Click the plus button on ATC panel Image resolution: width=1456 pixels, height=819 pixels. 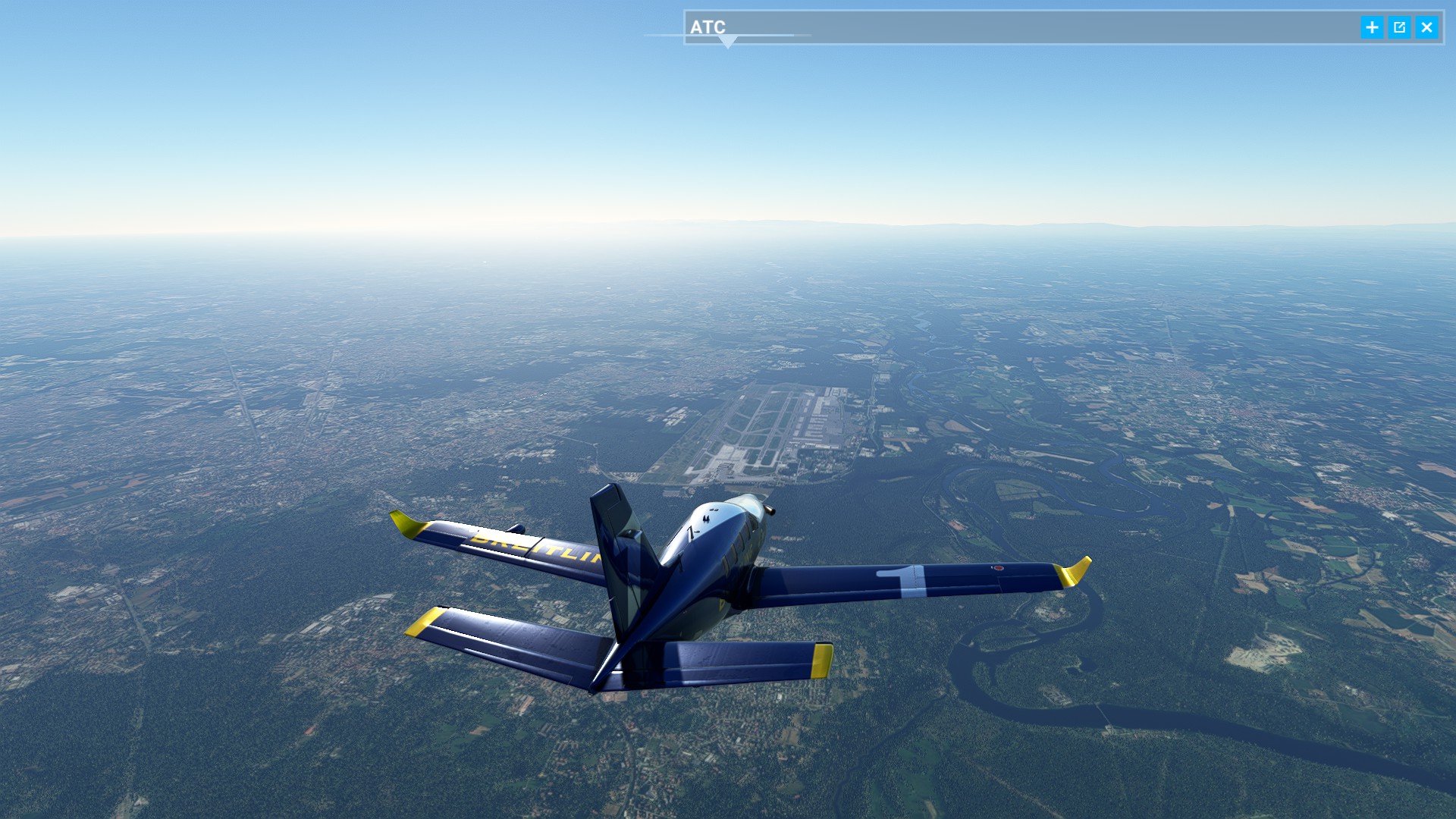coord(1372,27)
